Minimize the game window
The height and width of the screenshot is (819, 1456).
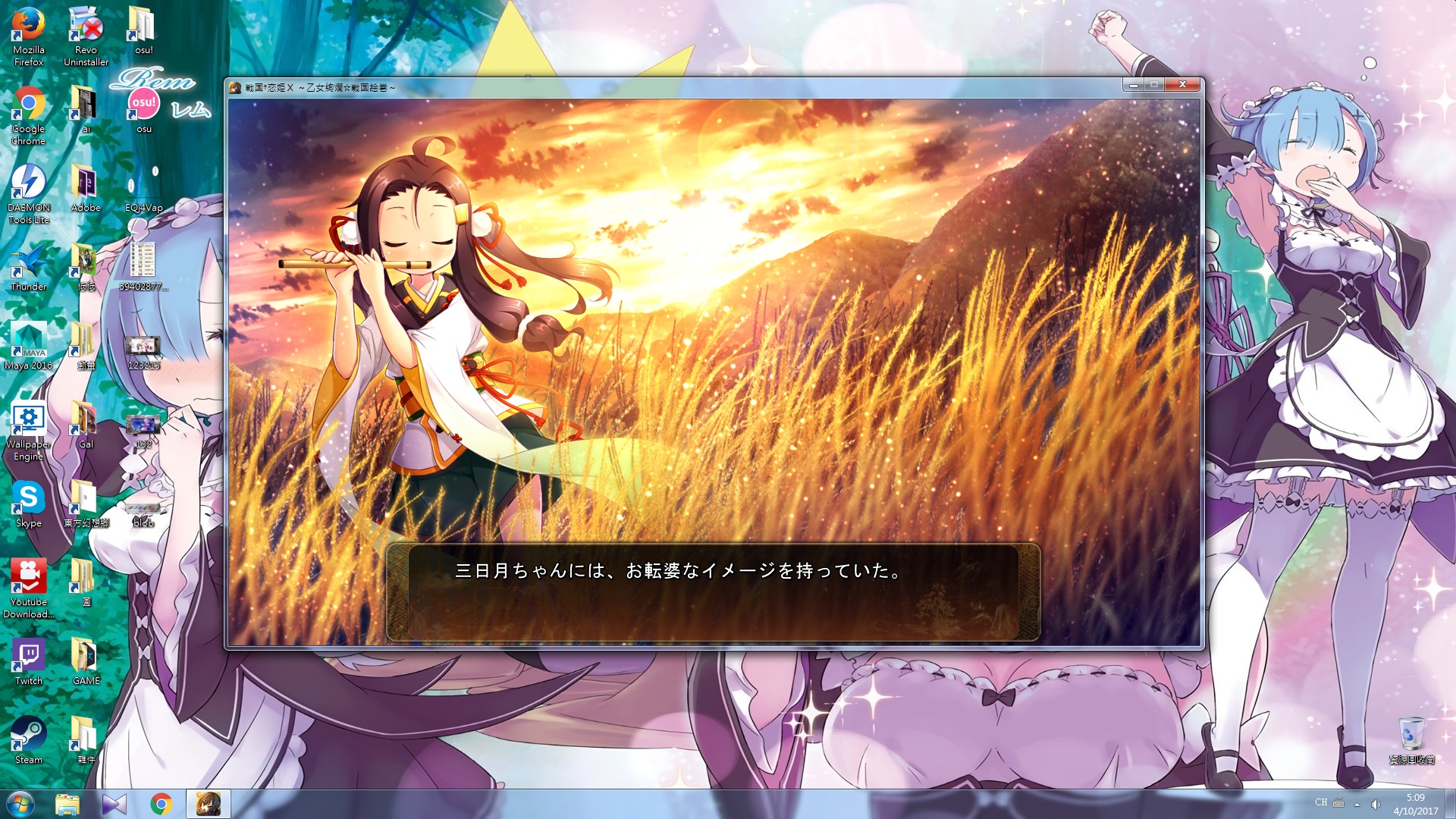coord(1134,85)
